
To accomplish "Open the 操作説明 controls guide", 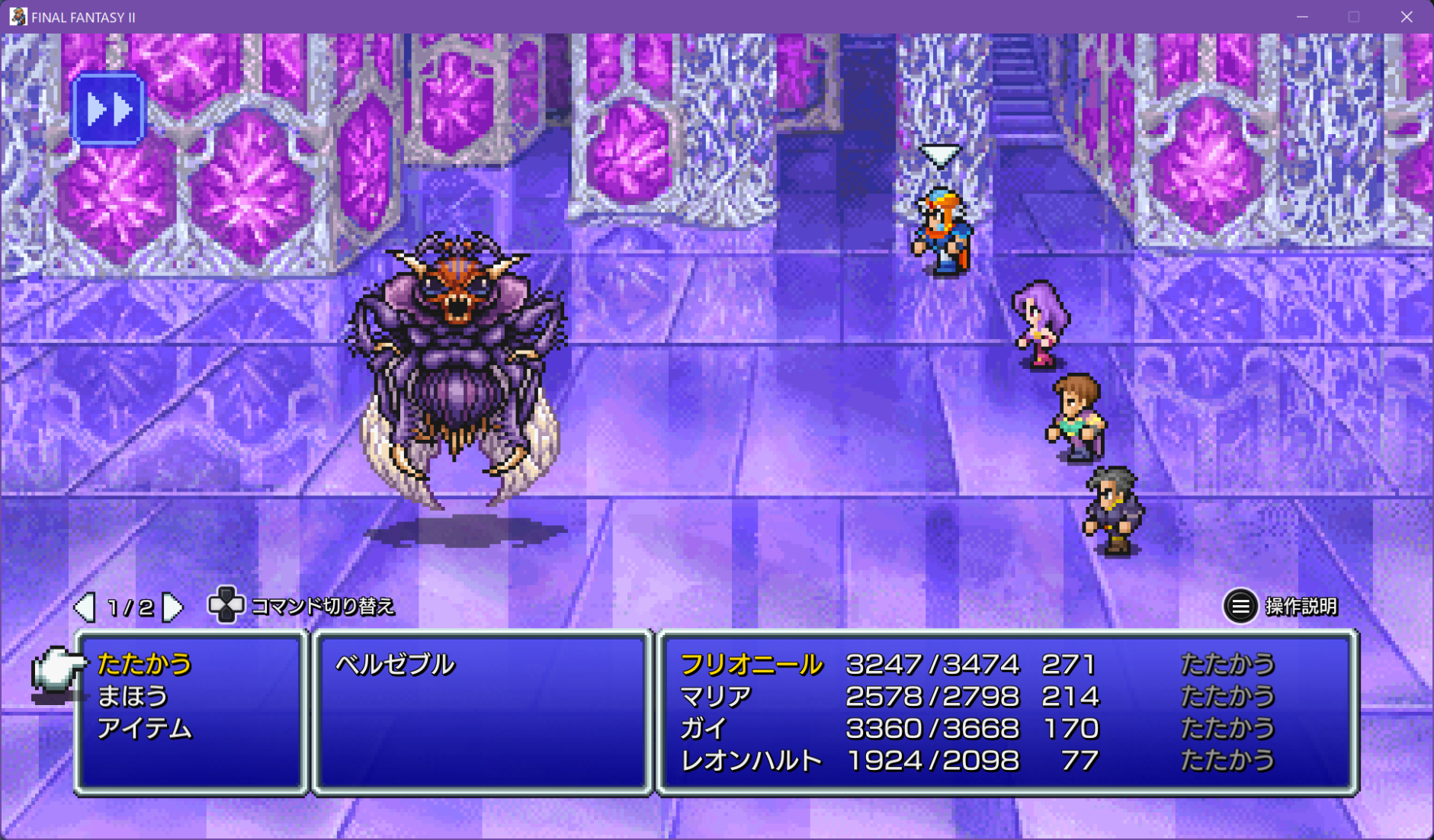I will pos(1281,607).
